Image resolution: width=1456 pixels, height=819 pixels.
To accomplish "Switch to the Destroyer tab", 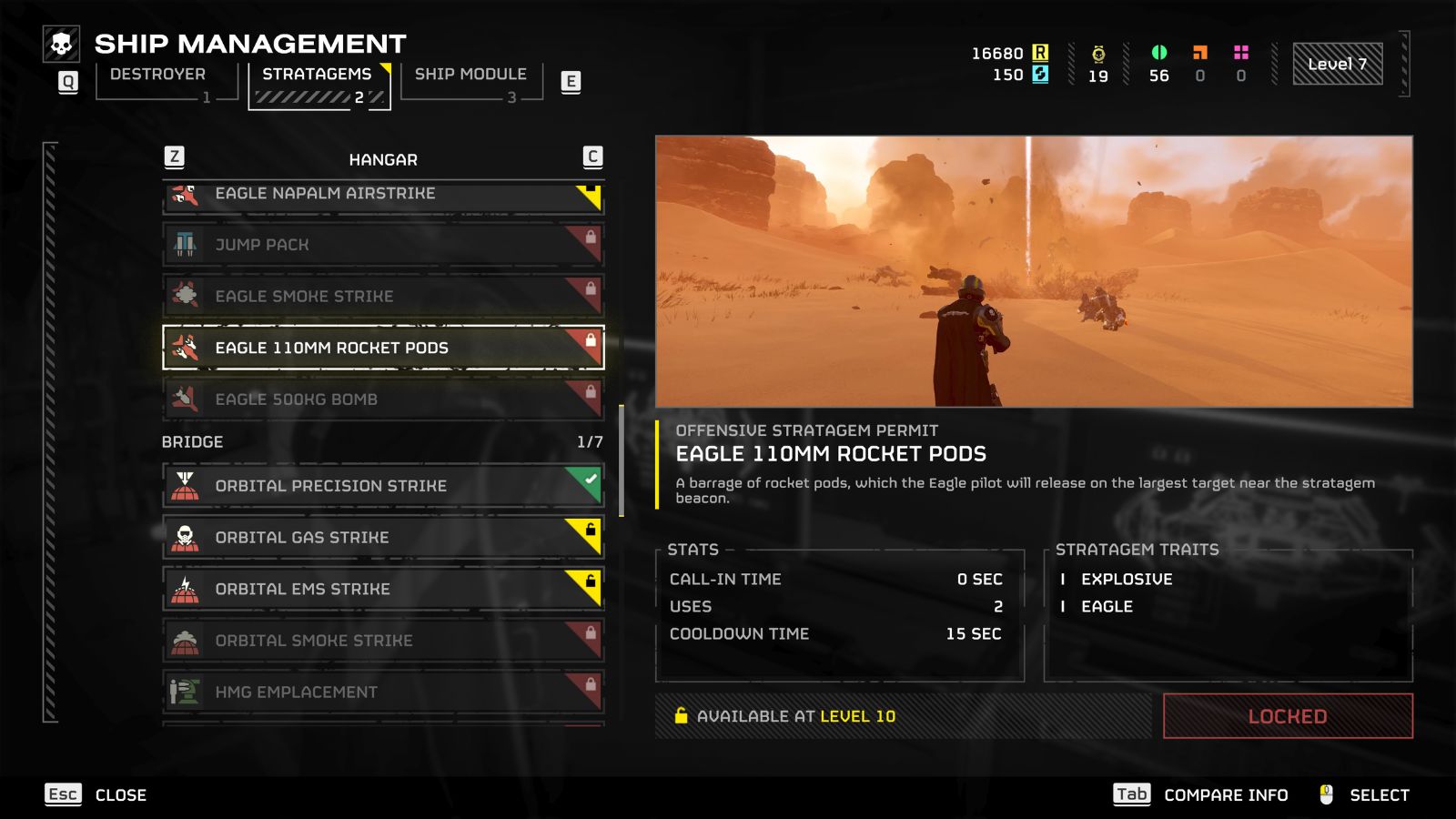I will click(x=158, y=75).
